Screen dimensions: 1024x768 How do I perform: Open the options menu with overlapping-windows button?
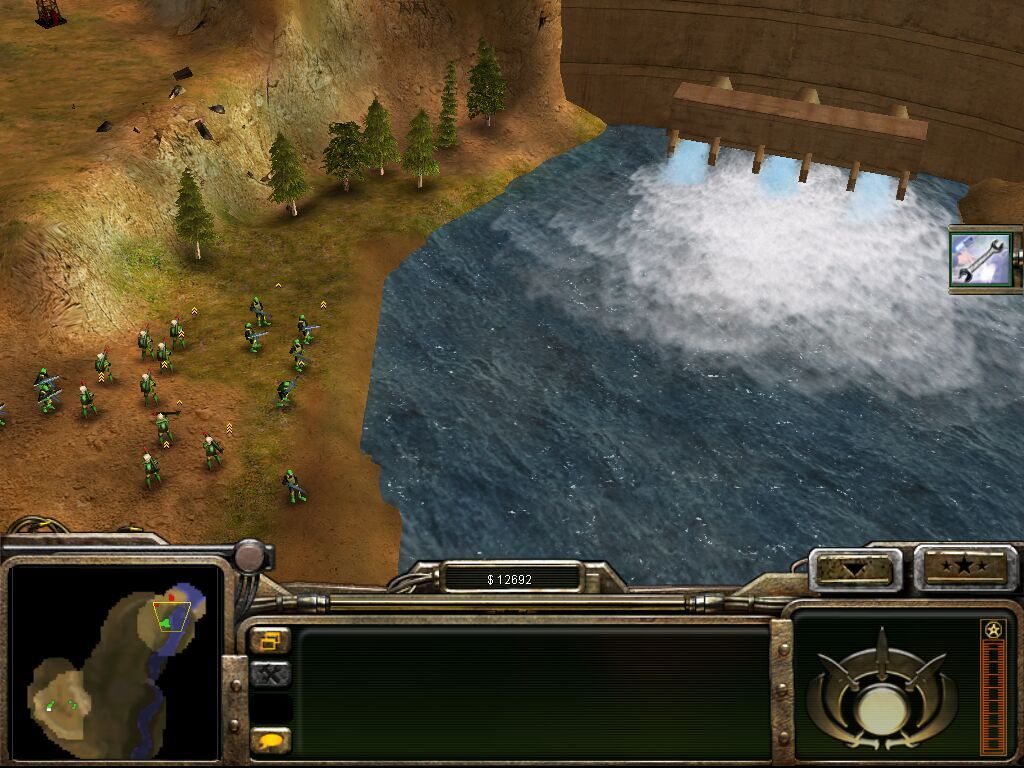[270, 640]
